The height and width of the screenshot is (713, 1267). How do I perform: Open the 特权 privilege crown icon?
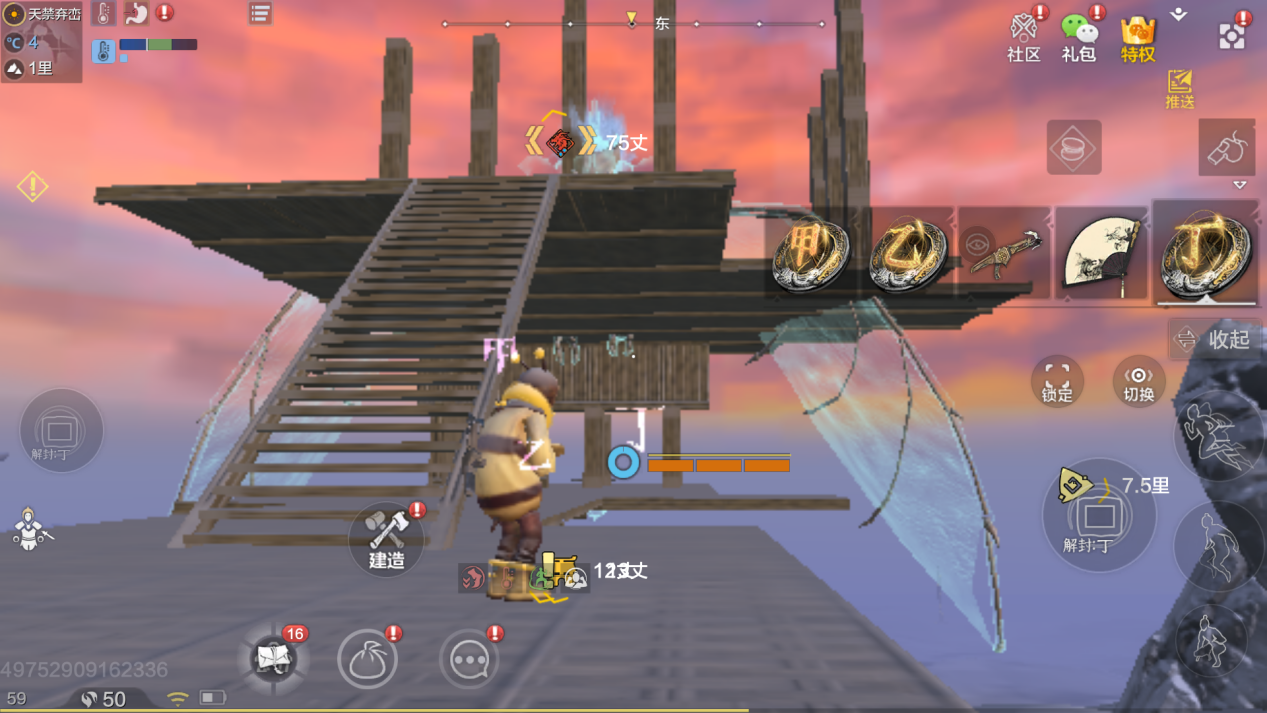tap(1138, 38)
